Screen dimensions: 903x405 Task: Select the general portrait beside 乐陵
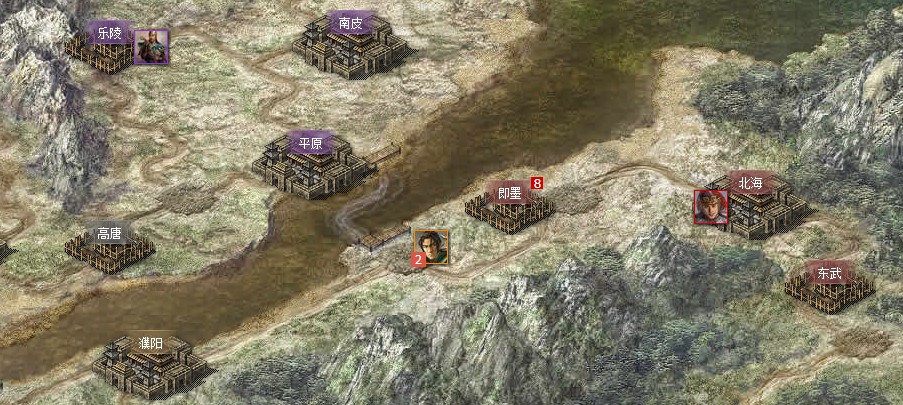[151, 46]
